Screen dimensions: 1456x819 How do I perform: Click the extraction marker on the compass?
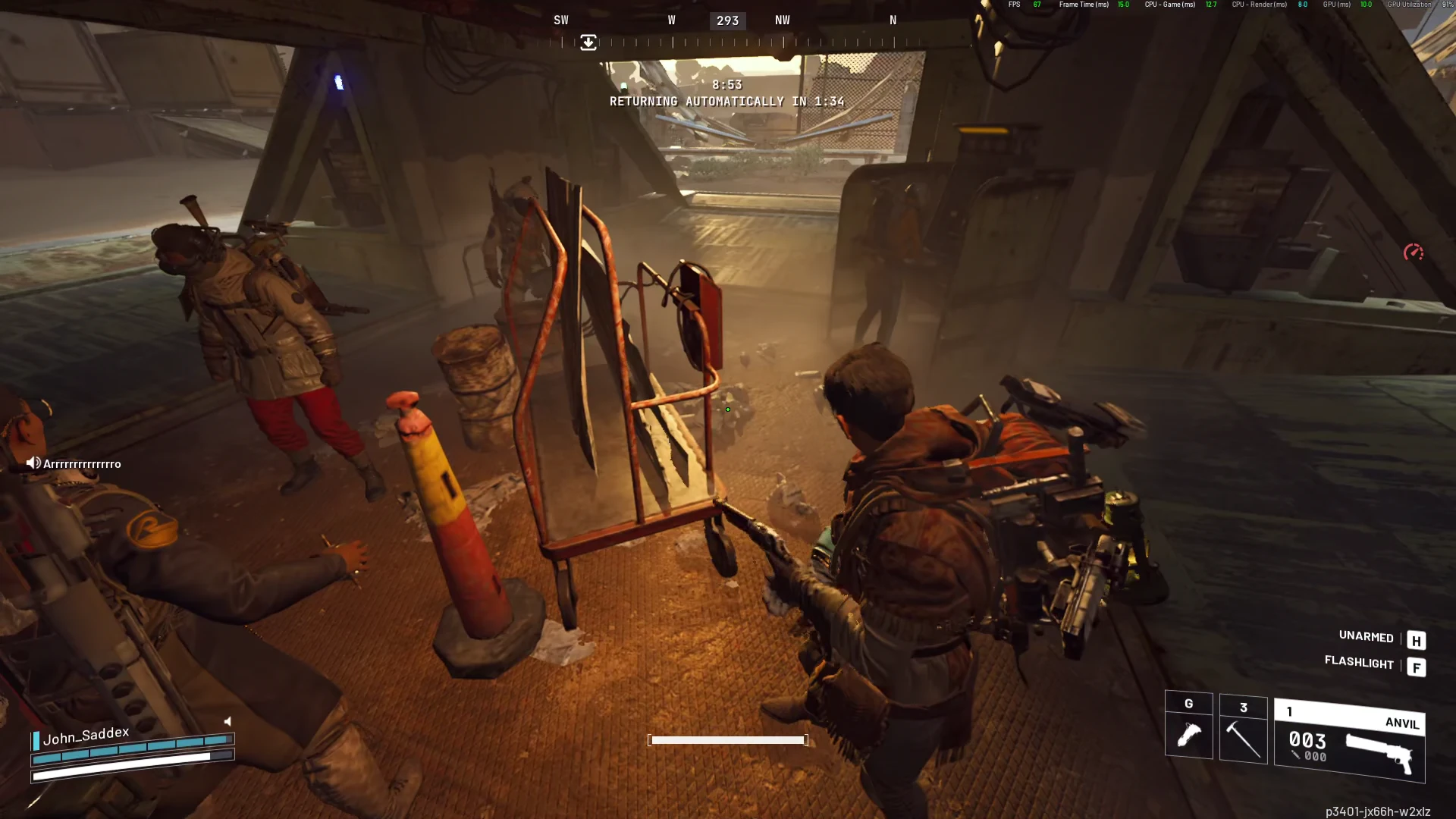(x=588, y=42)
